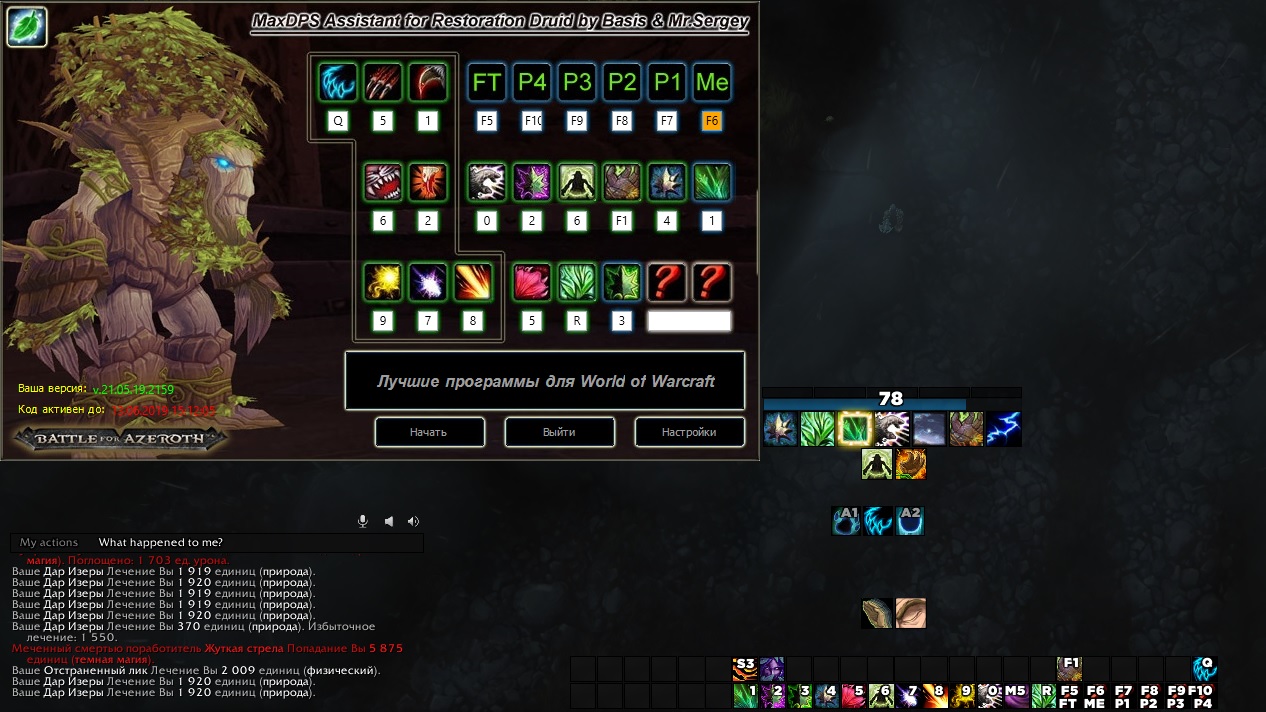
Task: Click the green leaf icon
Action: 27,27
